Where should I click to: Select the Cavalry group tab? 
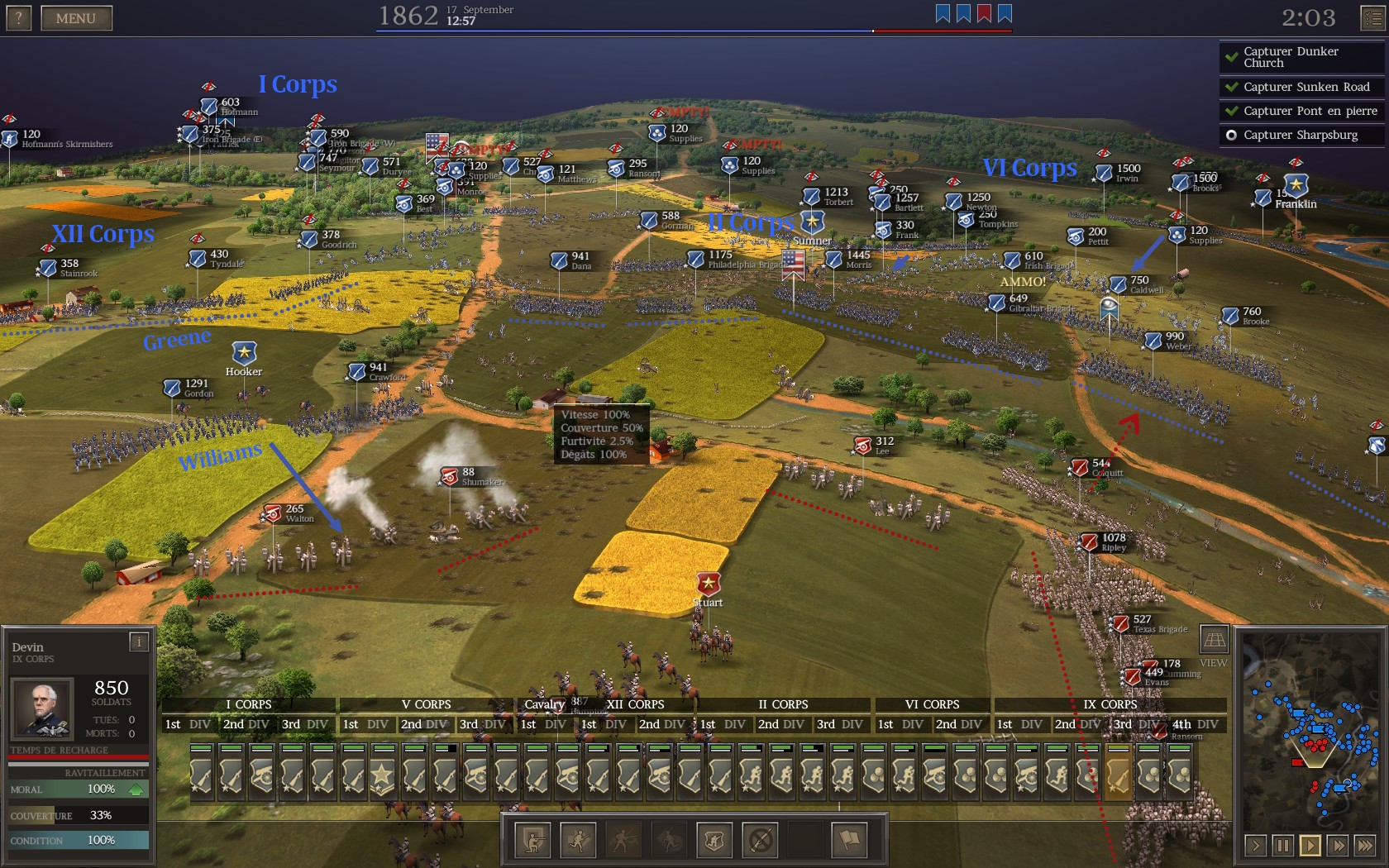coord(544,704)
